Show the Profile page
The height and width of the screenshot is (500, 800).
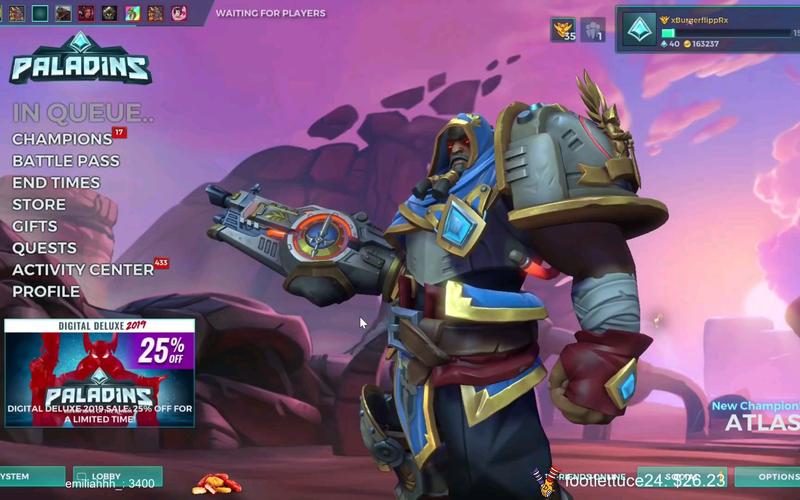(x=46, y=292)
